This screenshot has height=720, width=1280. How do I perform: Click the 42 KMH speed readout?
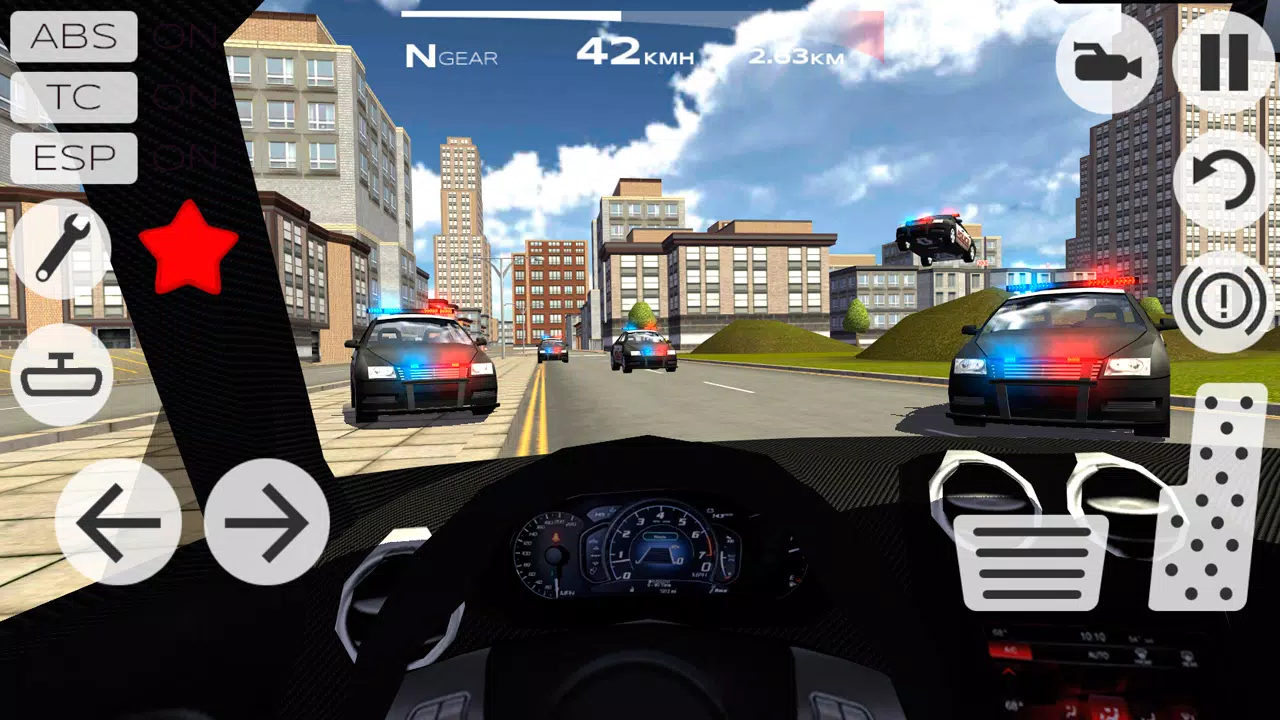click(x=630, y=52)
